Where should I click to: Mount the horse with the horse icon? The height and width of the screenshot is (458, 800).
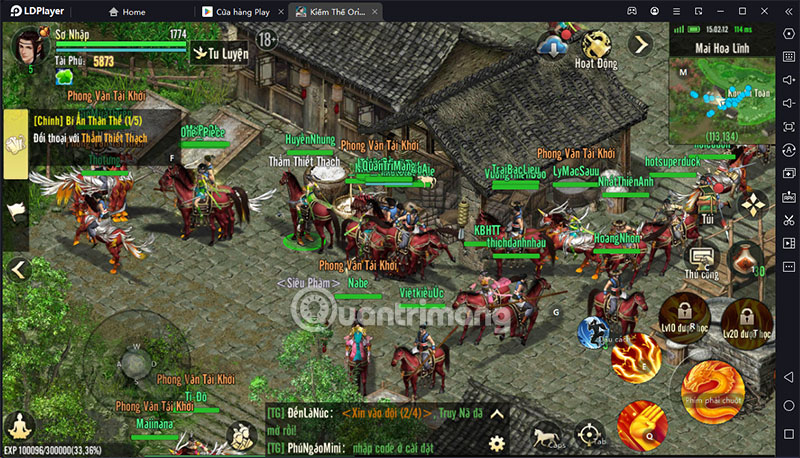[x=546, y=435]
